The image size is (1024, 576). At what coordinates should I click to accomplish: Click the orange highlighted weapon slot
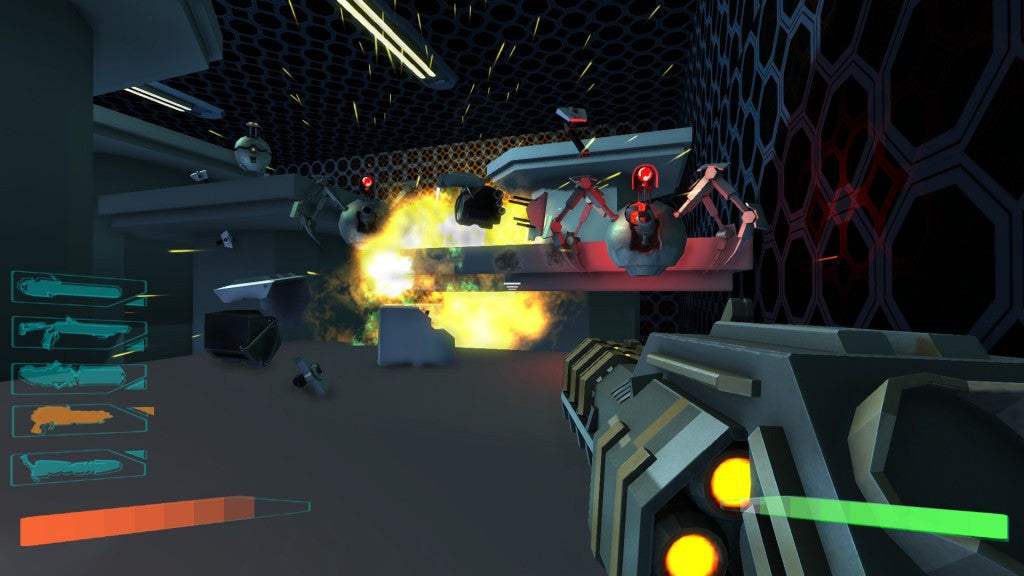click(x=78, y=419)
